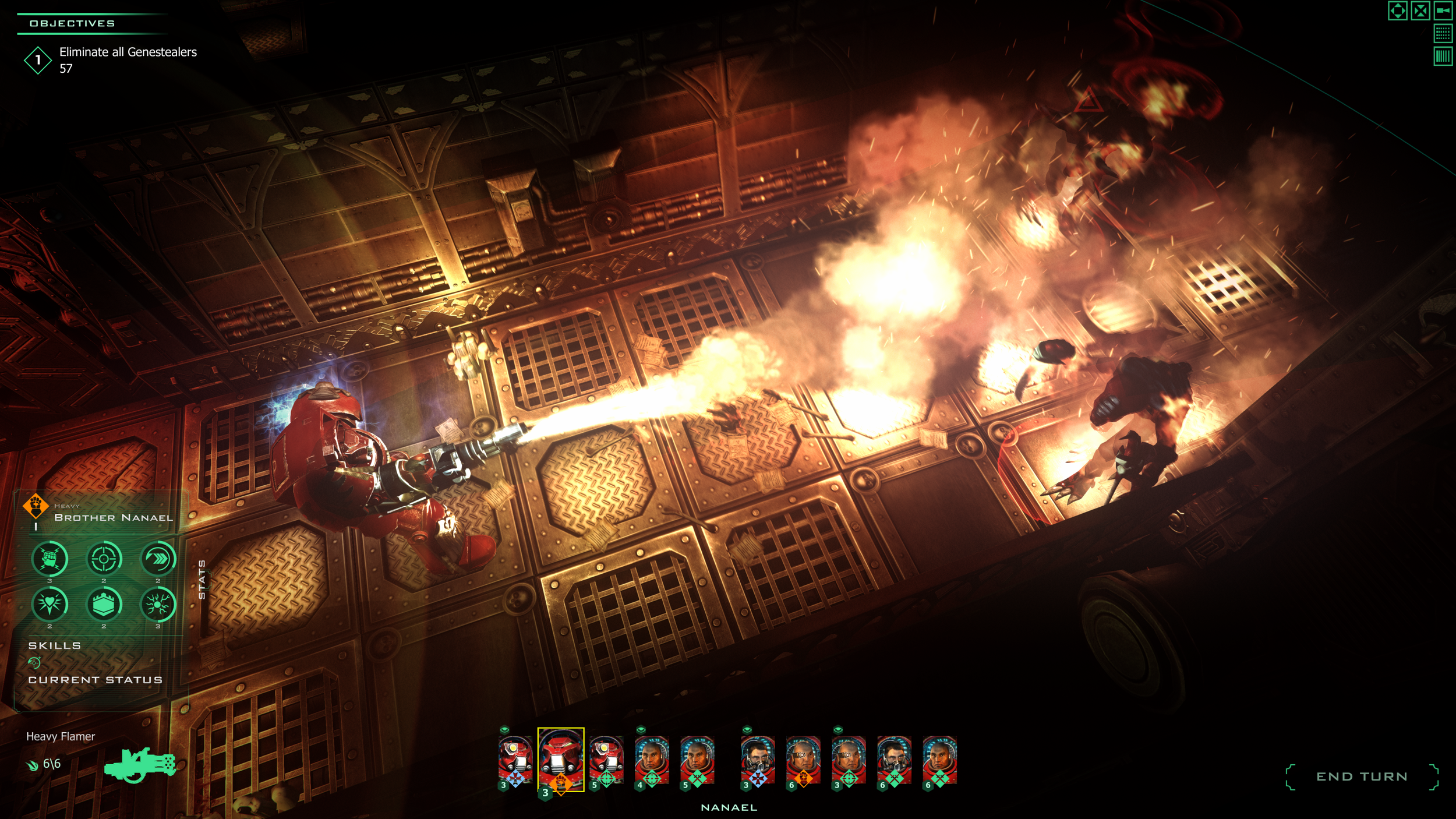
Task: Toggle the vertical Stats tab
Action: pyautogui.click(x=202, y=580)
